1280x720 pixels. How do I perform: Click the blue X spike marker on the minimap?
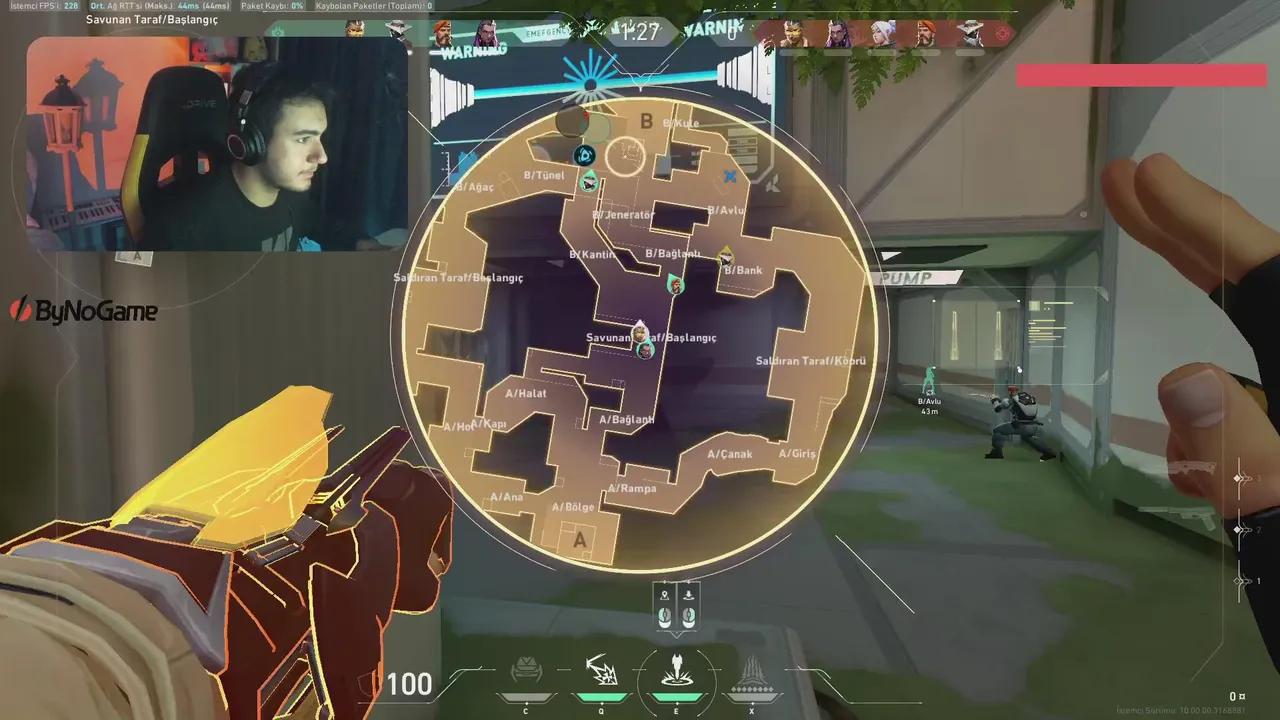pos(730,176)
